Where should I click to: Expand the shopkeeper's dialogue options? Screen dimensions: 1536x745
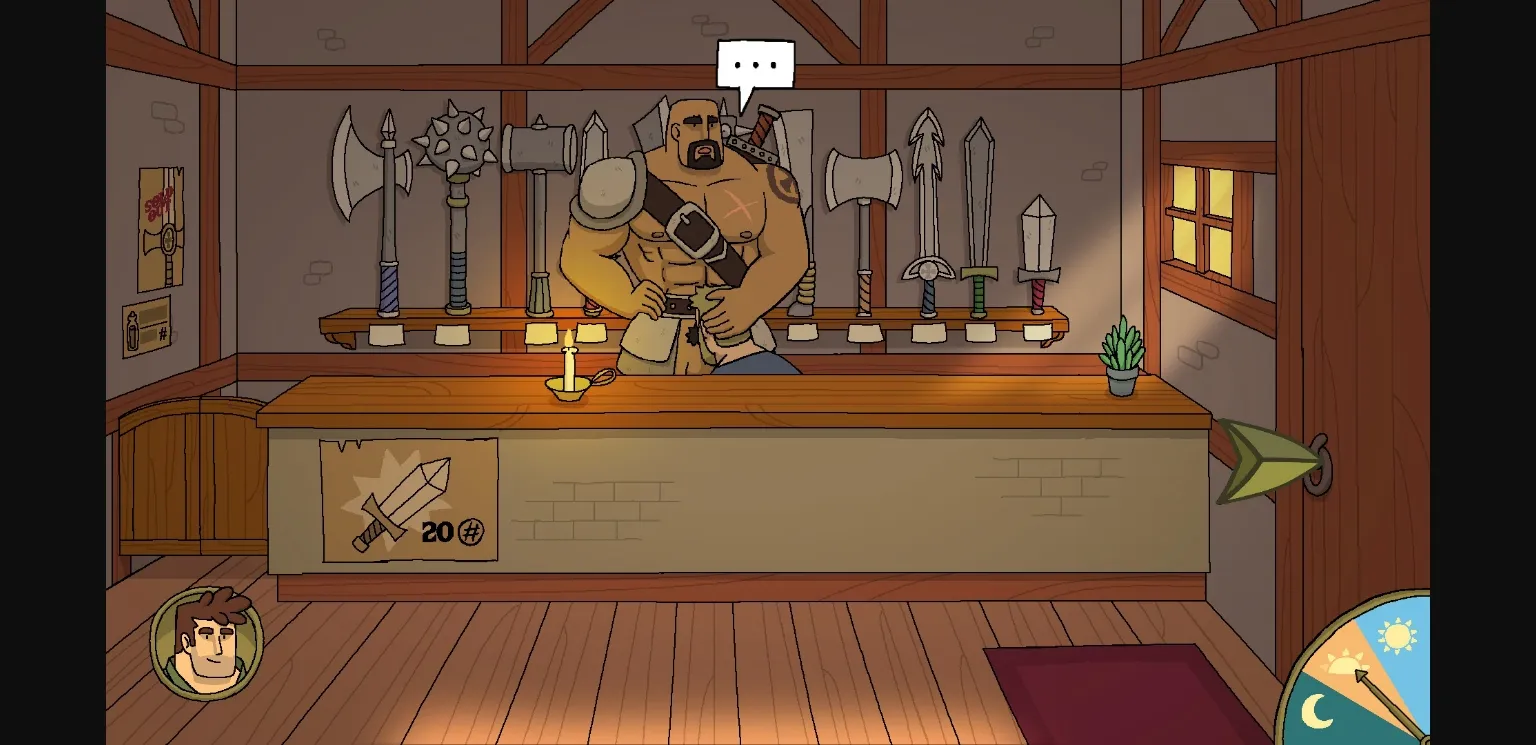[756, 64]
